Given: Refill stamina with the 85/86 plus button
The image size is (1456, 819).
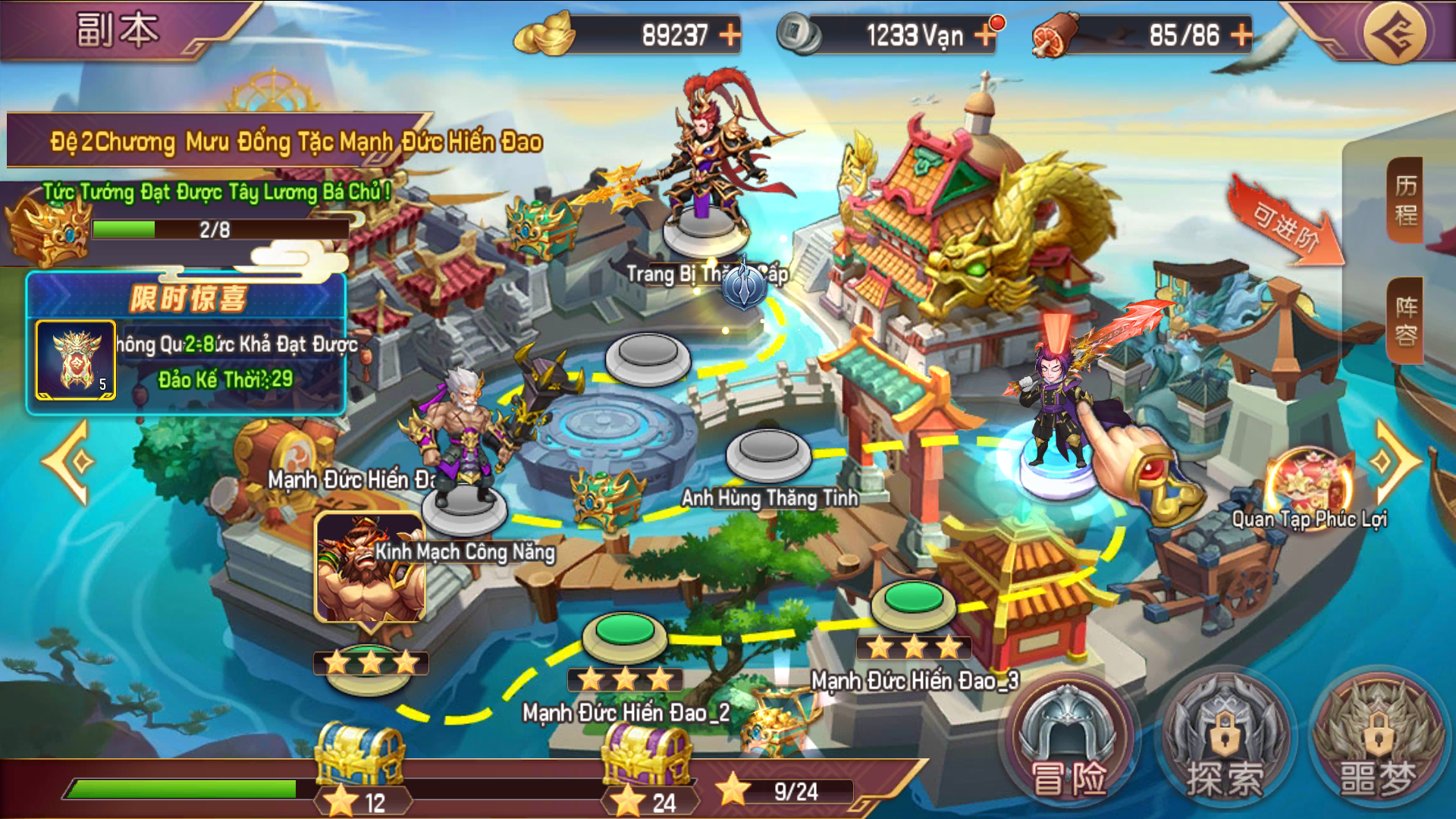Looking at the screenshot, I should (x=1241, y=35).
